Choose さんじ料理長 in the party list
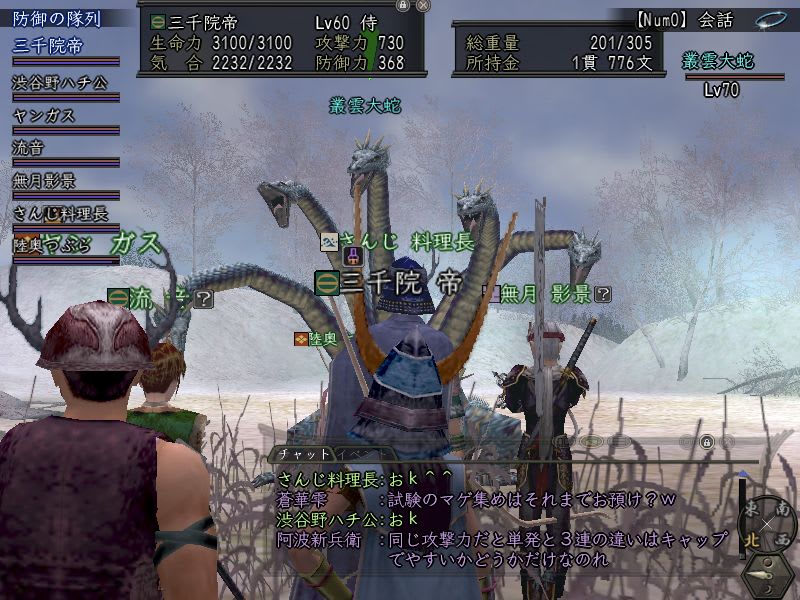 [60, 213]
